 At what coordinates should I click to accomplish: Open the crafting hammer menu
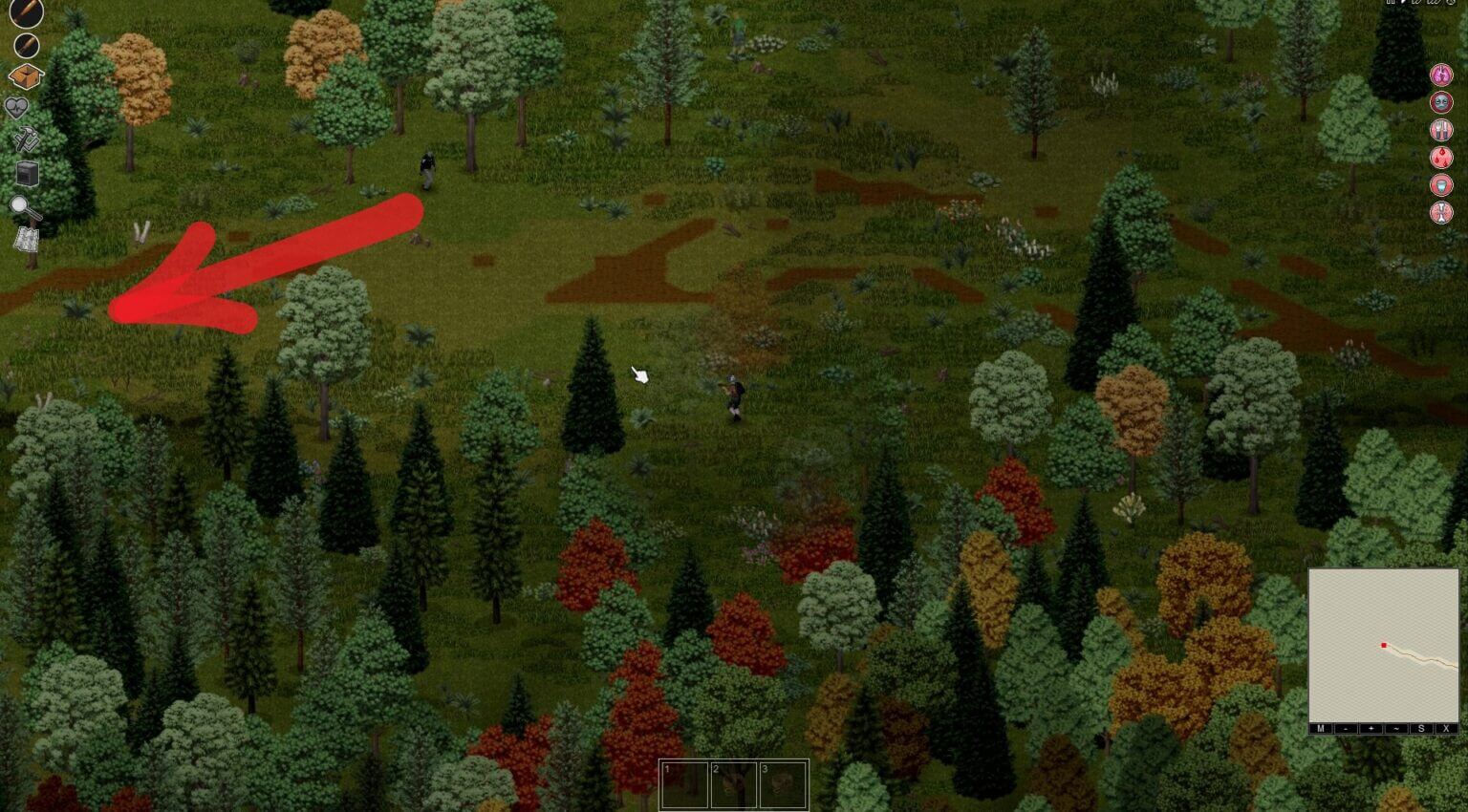pyautogui.click(x=26, y=139)
